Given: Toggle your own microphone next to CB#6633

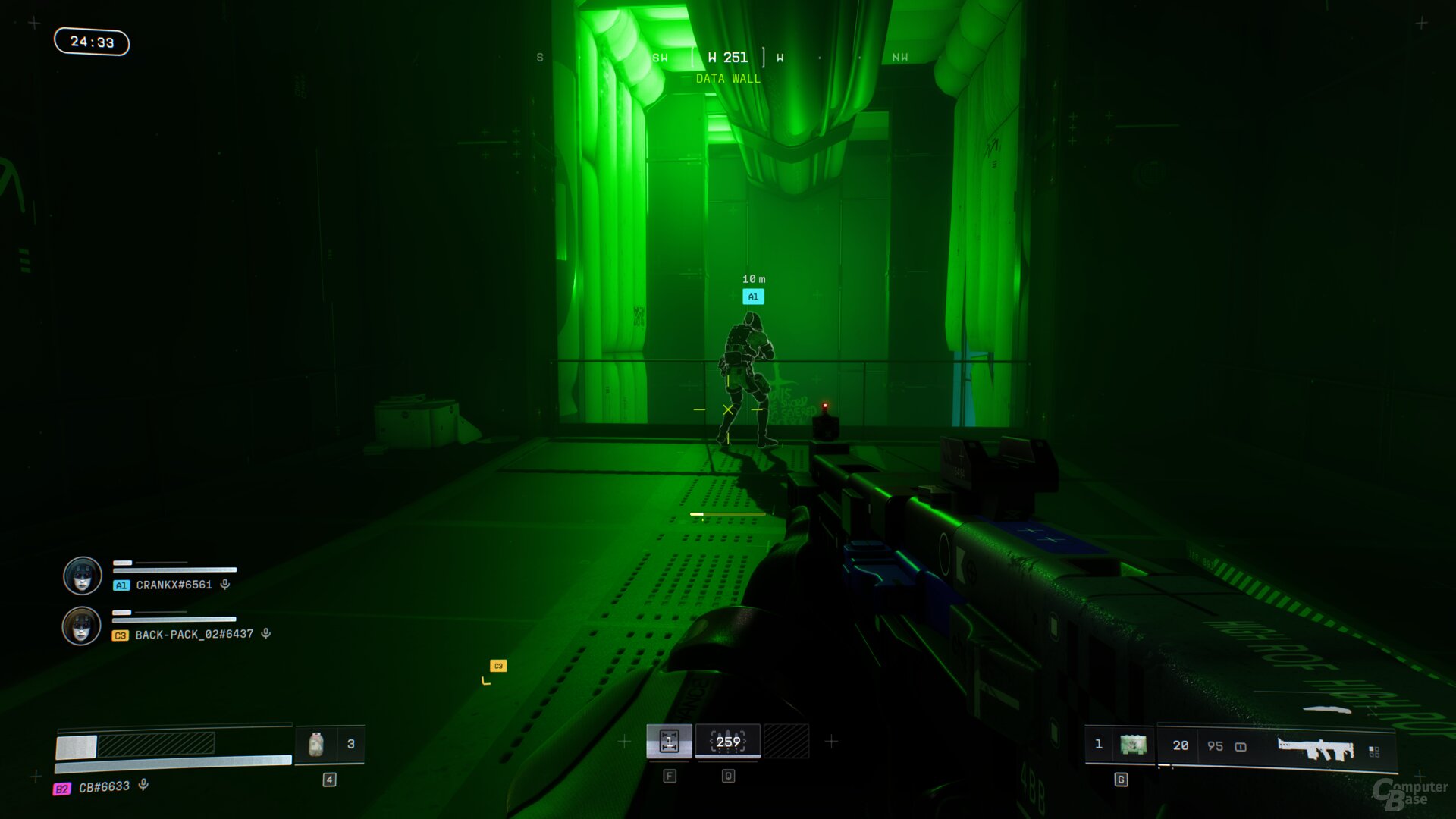Looking at the screenshot, I should click(x=143, y=786).
